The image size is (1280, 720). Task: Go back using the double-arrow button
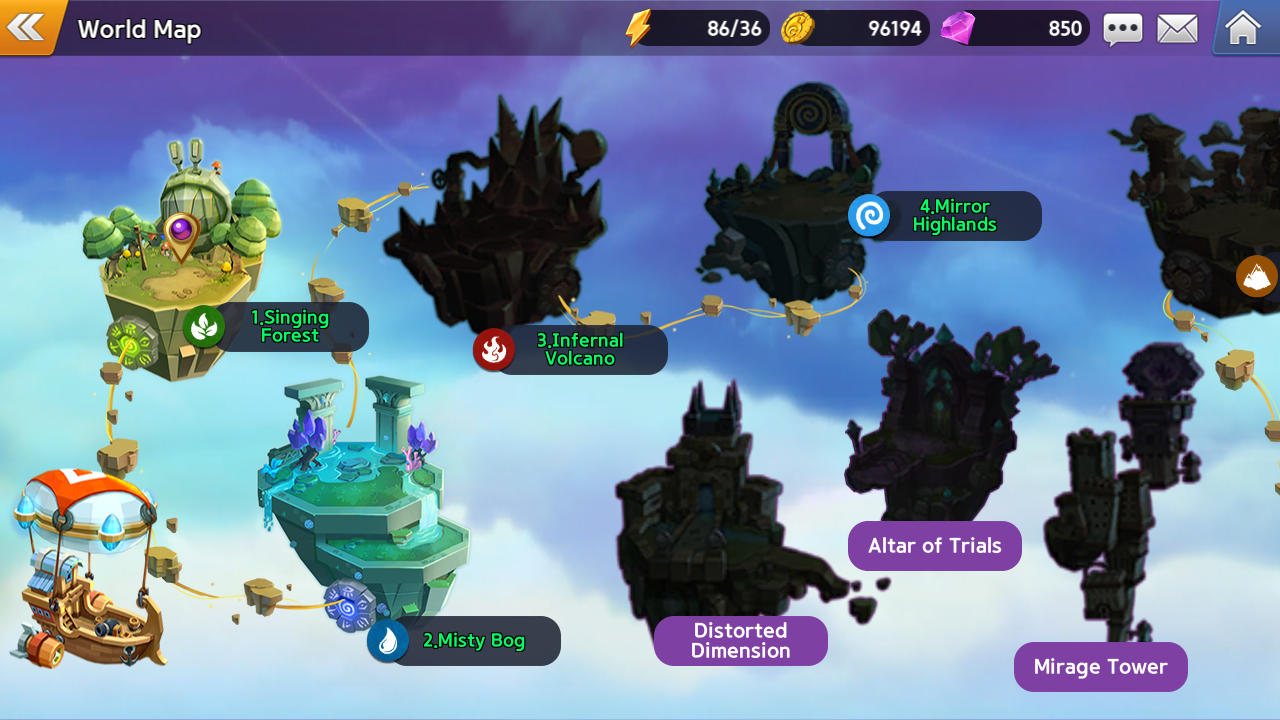click(x=26, y=27)
